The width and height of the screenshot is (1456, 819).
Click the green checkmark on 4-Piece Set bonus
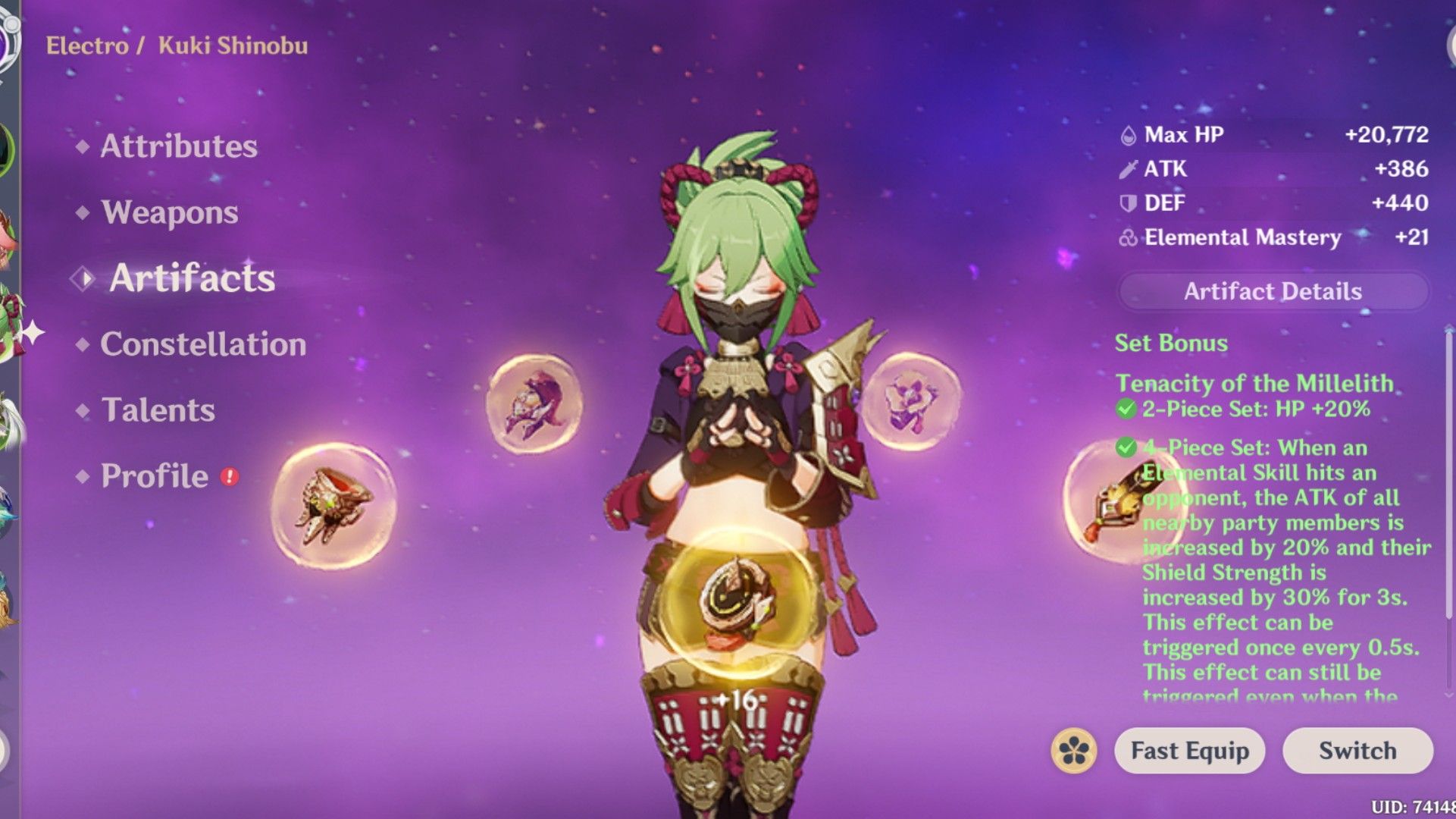(1127, 447)
